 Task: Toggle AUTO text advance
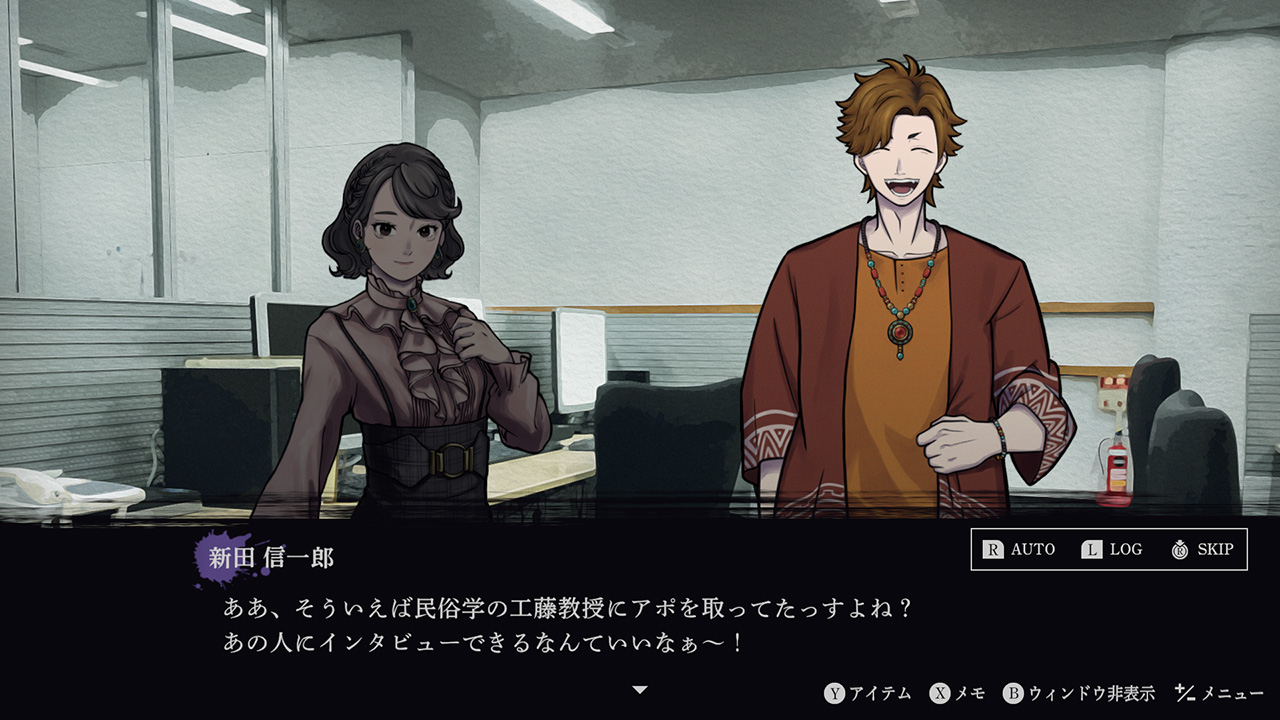pos(1019,549)
